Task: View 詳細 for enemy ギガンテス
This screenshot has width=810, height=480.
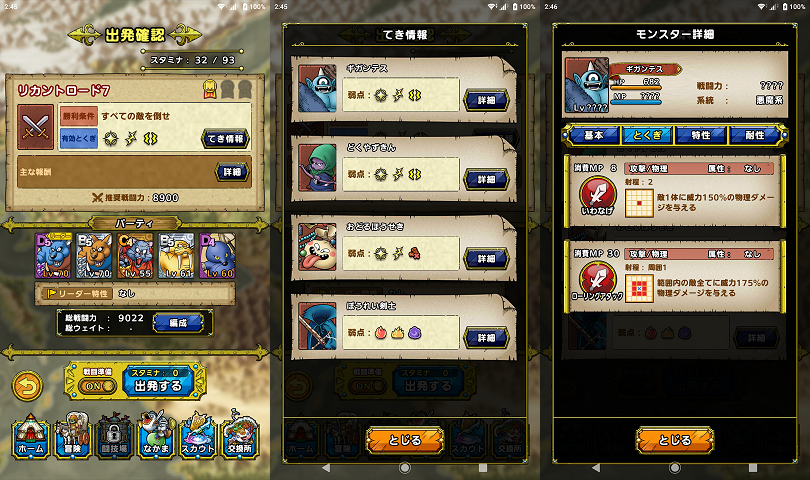Action: [486, 101]
